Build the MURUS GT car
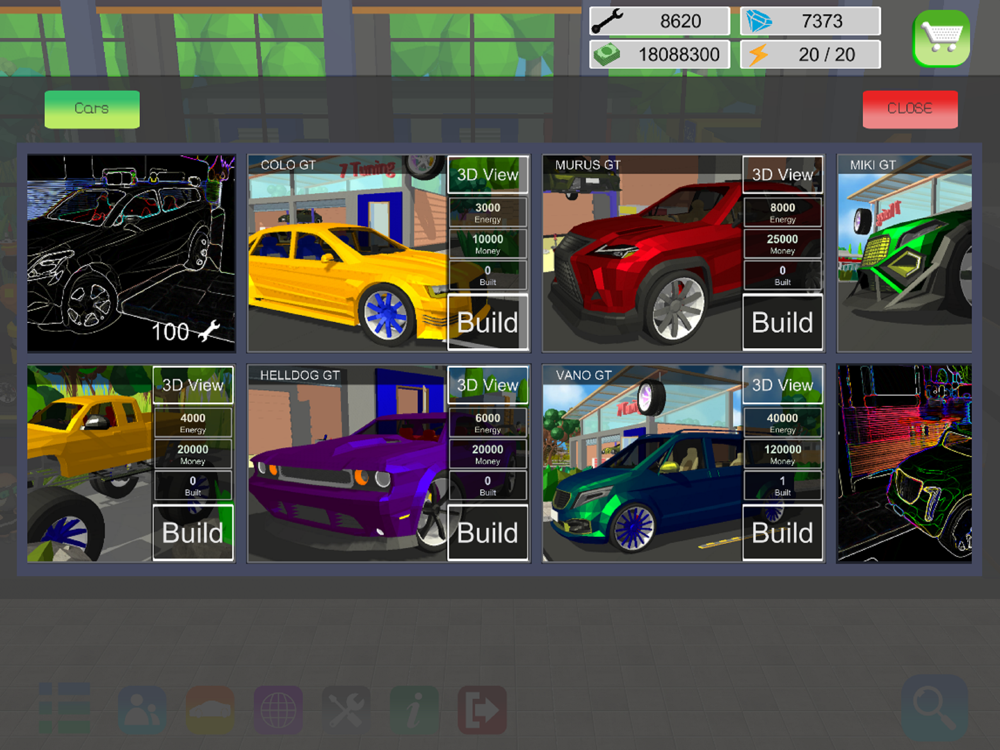This screenshot has width=1000, height=750. tap(782, 322)
